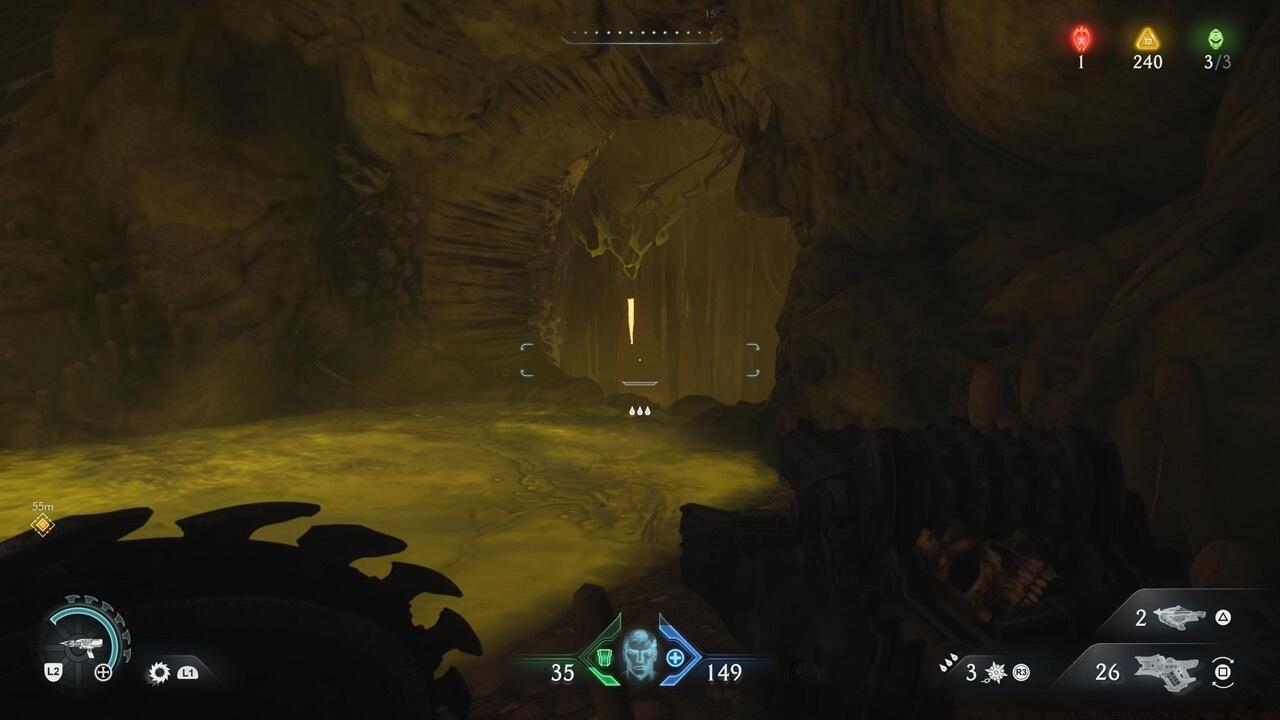The width and height of the screenshot is (1280, 720).
Task: Click the compass bar at top
Action: point(641,34)
